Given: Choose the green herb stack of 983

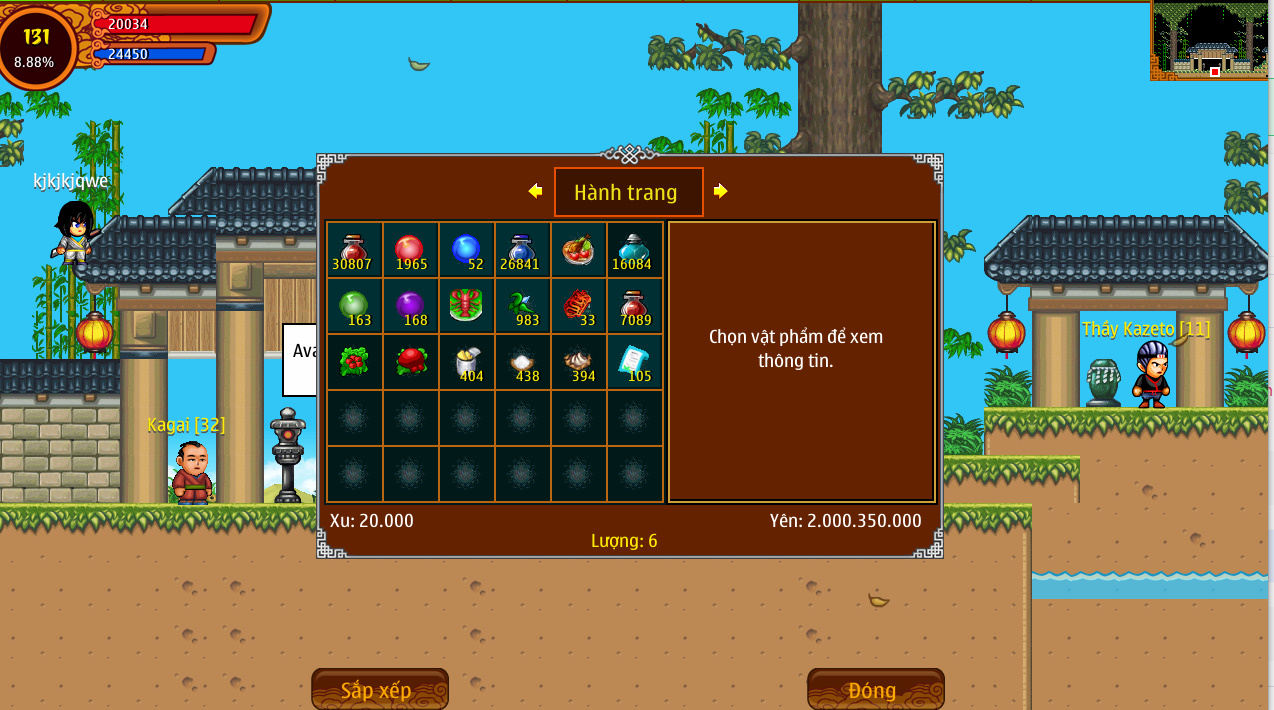Looking at the screenshot, I should (x=522, y=306).
